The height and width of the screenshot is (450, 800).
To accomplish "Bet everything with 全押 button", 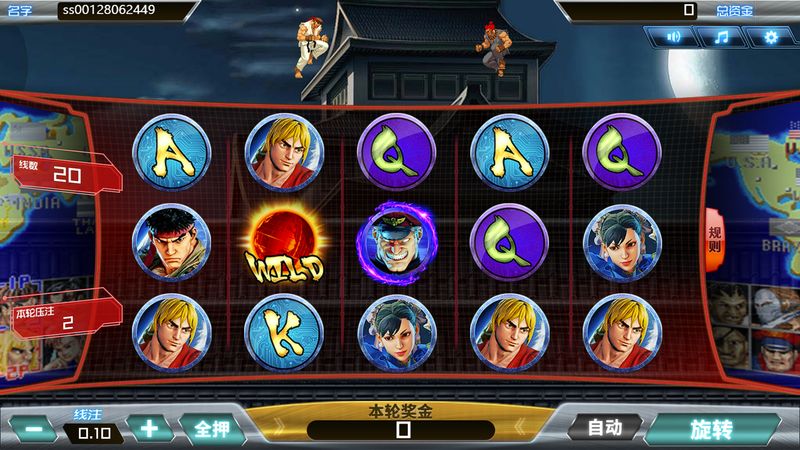I will 212,429.
